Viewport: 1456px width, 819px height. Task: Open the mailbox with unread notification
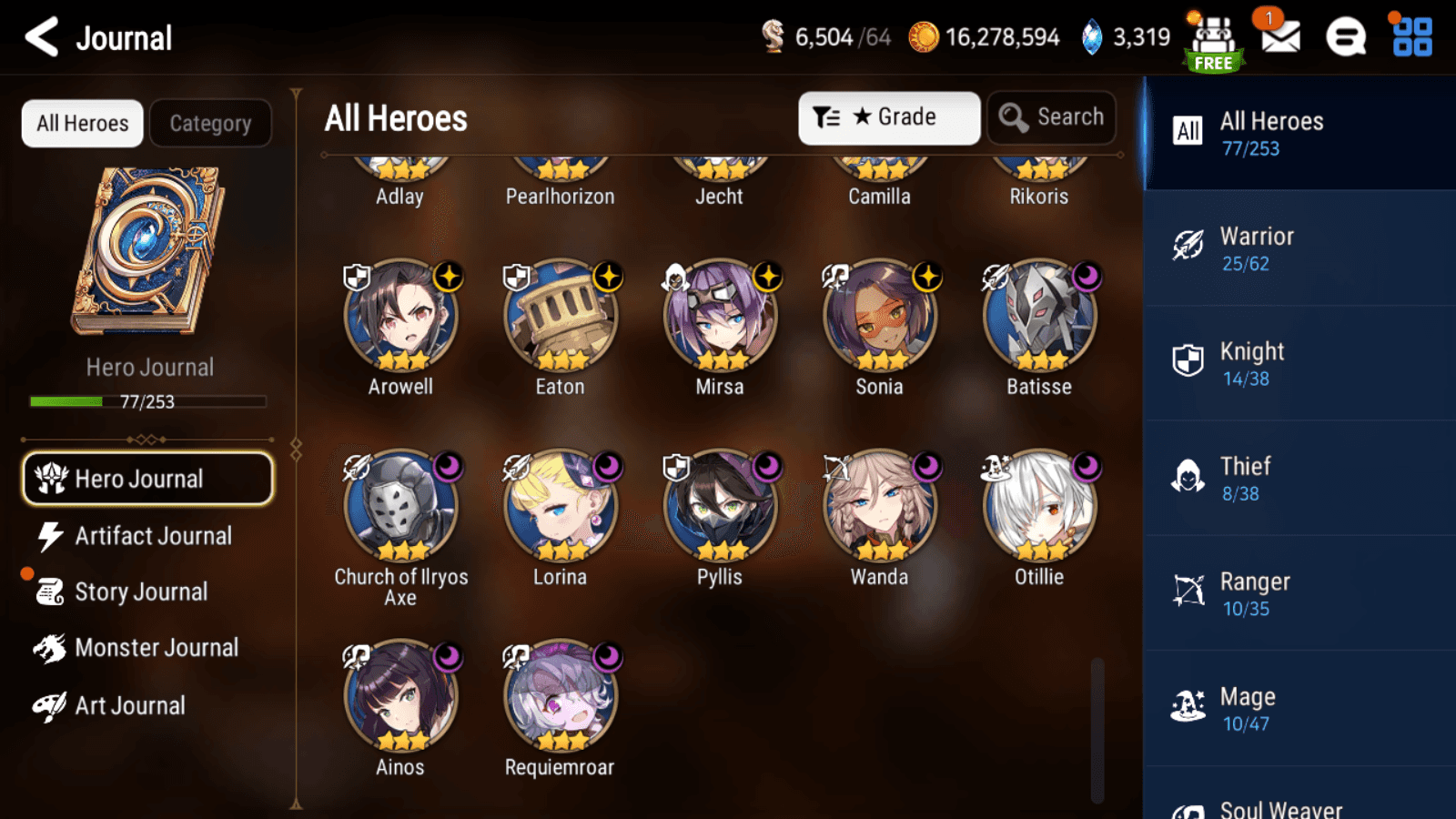coord(1279,38)
